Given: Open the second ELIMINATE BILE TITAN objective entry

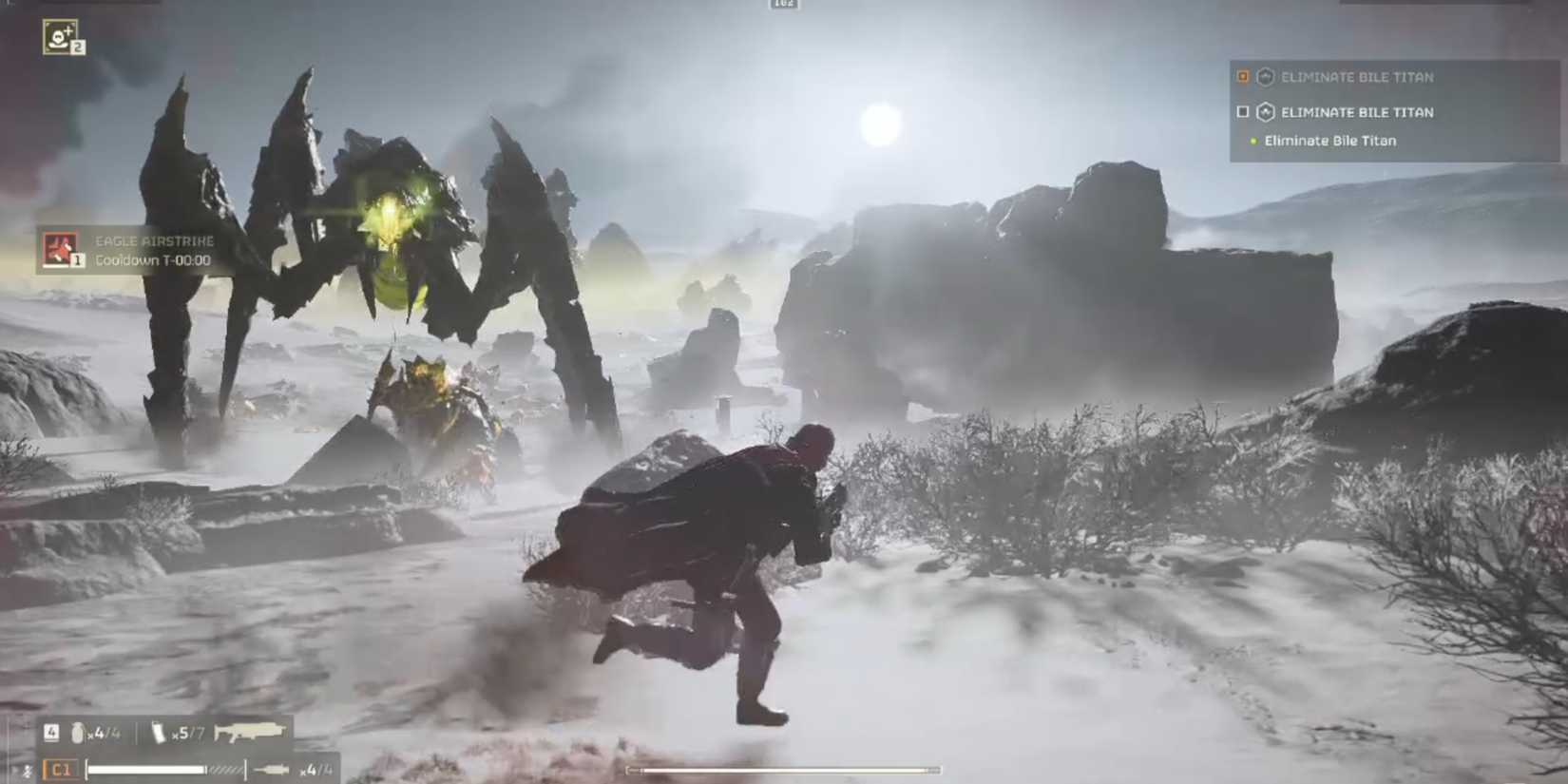Looking at the screenshot, I should 1357,112.
